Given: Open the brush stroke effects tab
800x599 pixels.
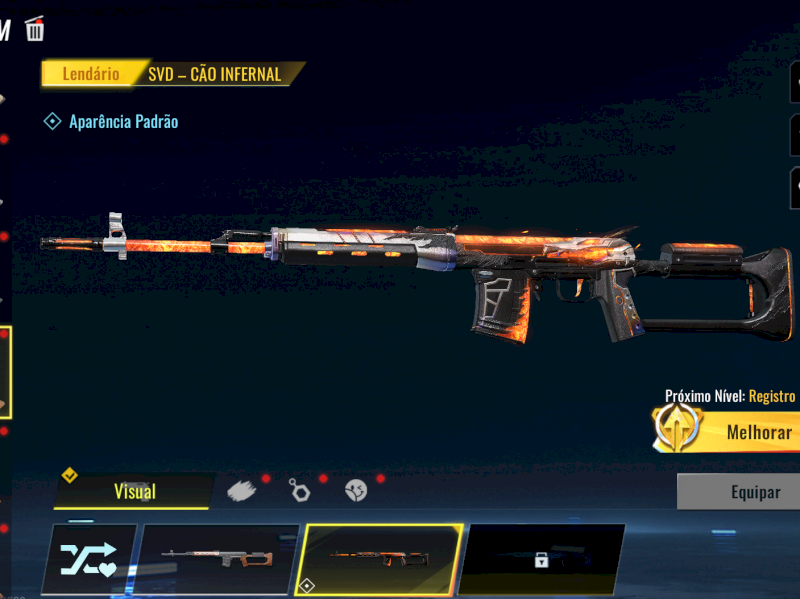Looking at the screenshot, I should point(242,490).
